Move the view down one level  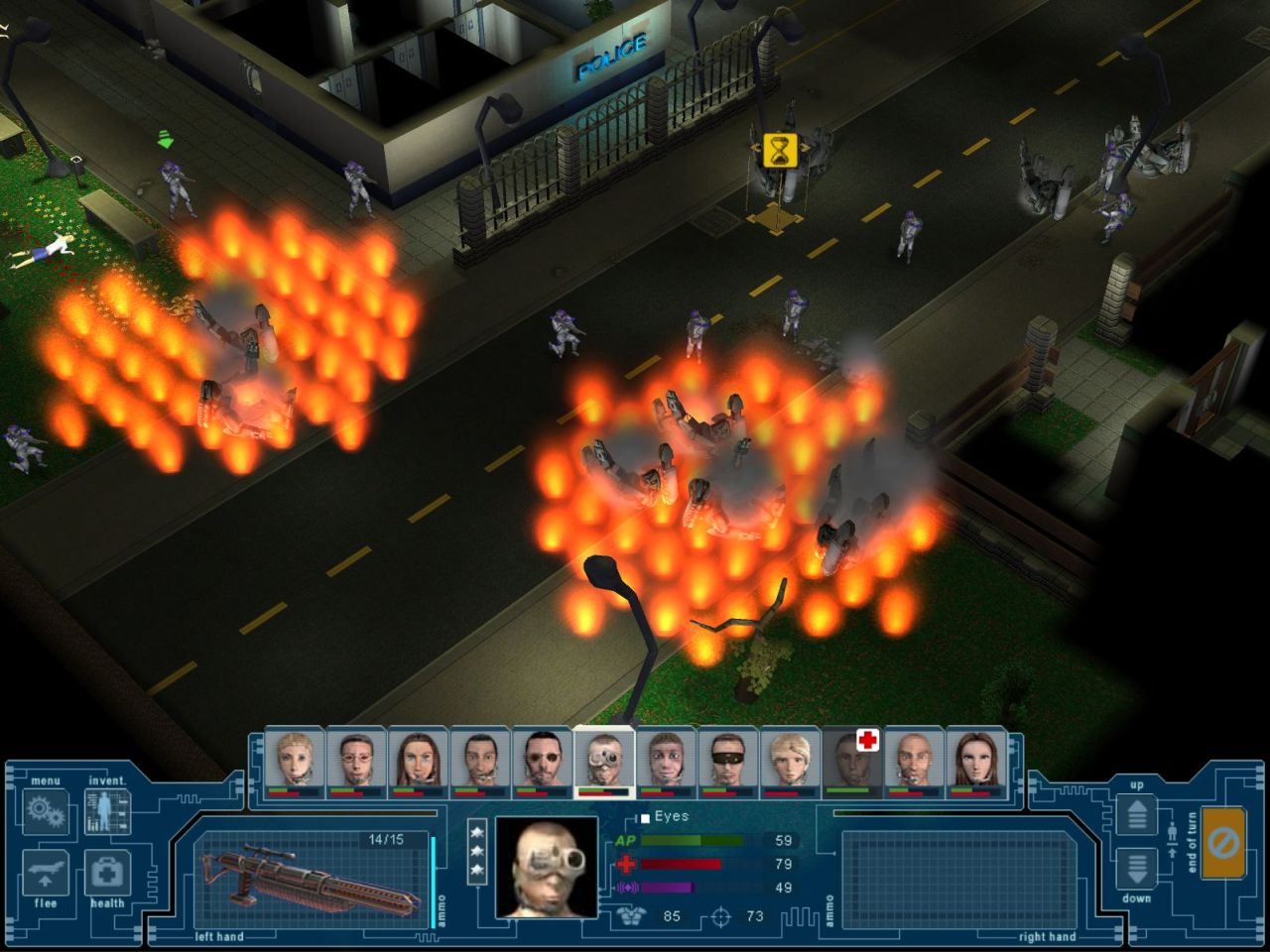[1137, 870]
